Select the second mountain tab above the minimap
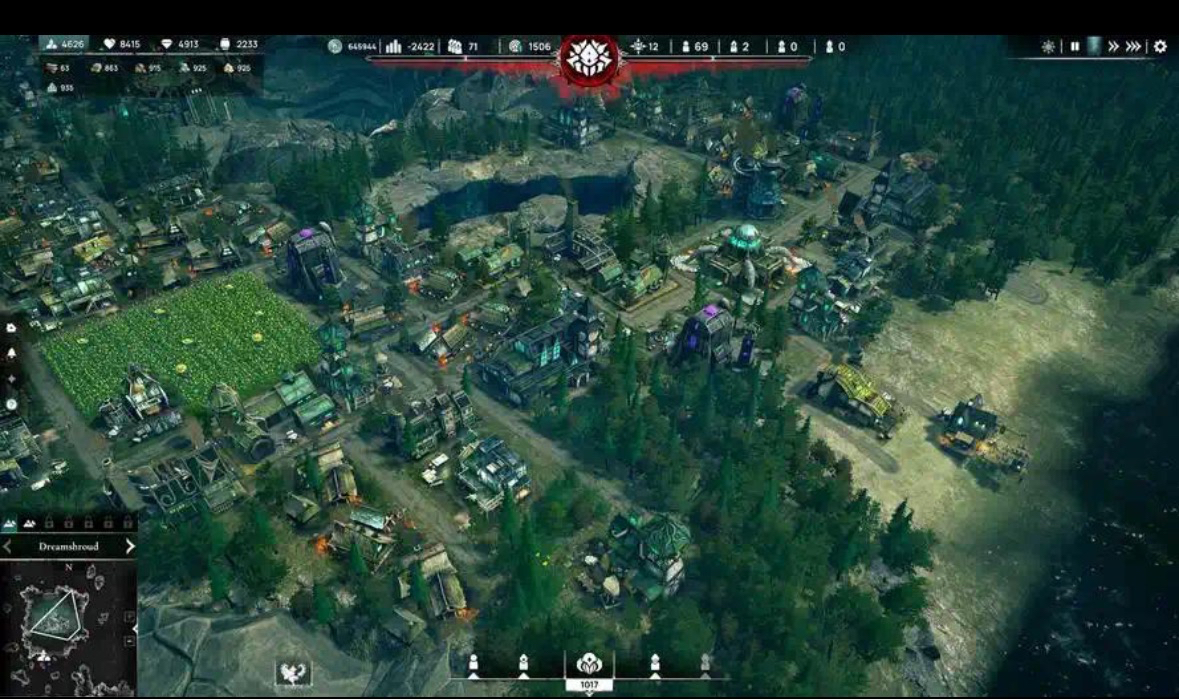 [30, 524]
